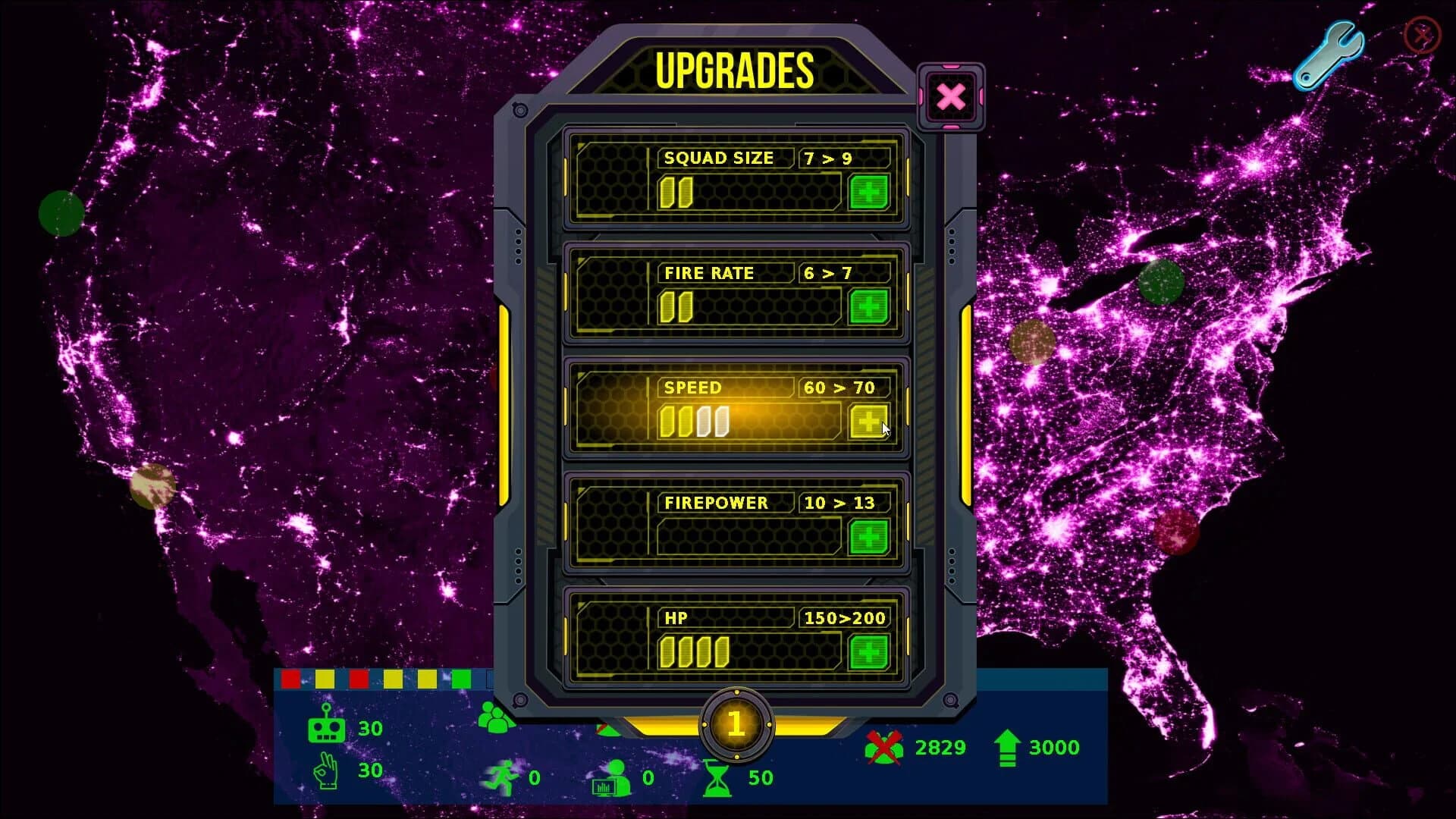1456x819 pixels.
Task: Click the Speed upgrade progress pips
Action: coord(694,422)
